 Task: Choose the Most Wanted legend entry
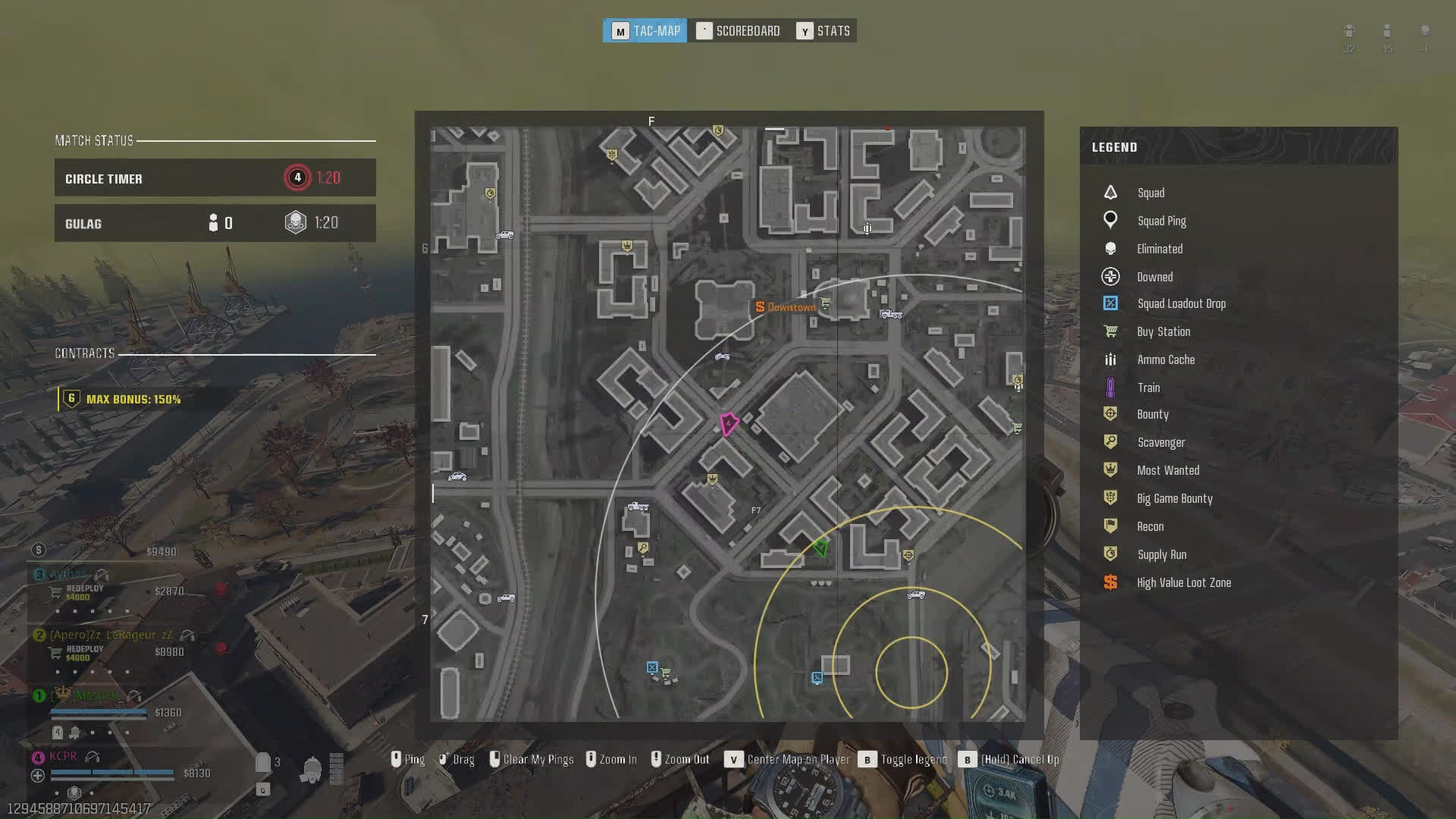(x=1167, y=470)
